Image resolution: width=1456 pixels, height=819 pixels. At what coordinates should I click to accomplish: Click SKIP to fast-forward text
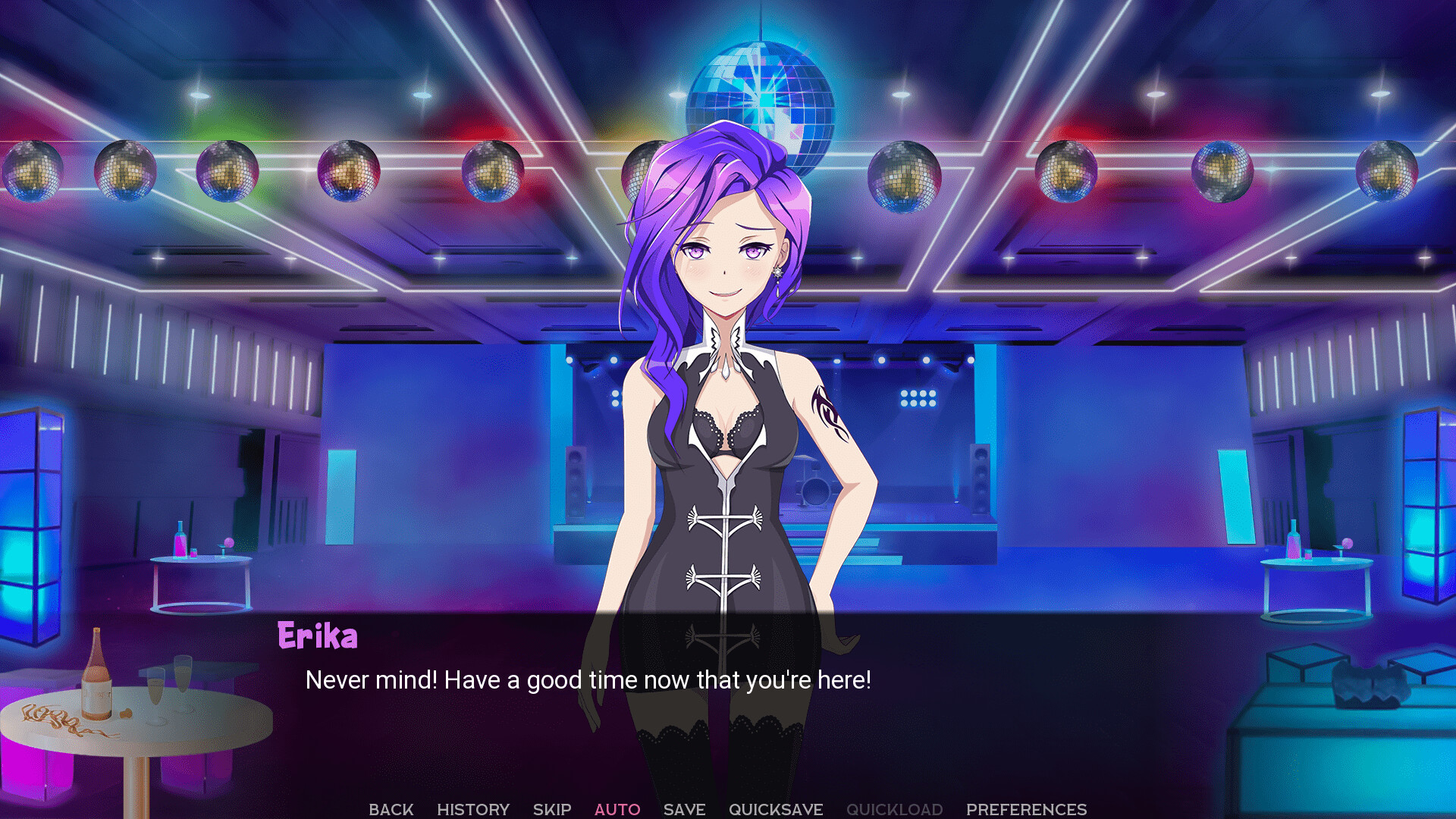click(551, 809)
